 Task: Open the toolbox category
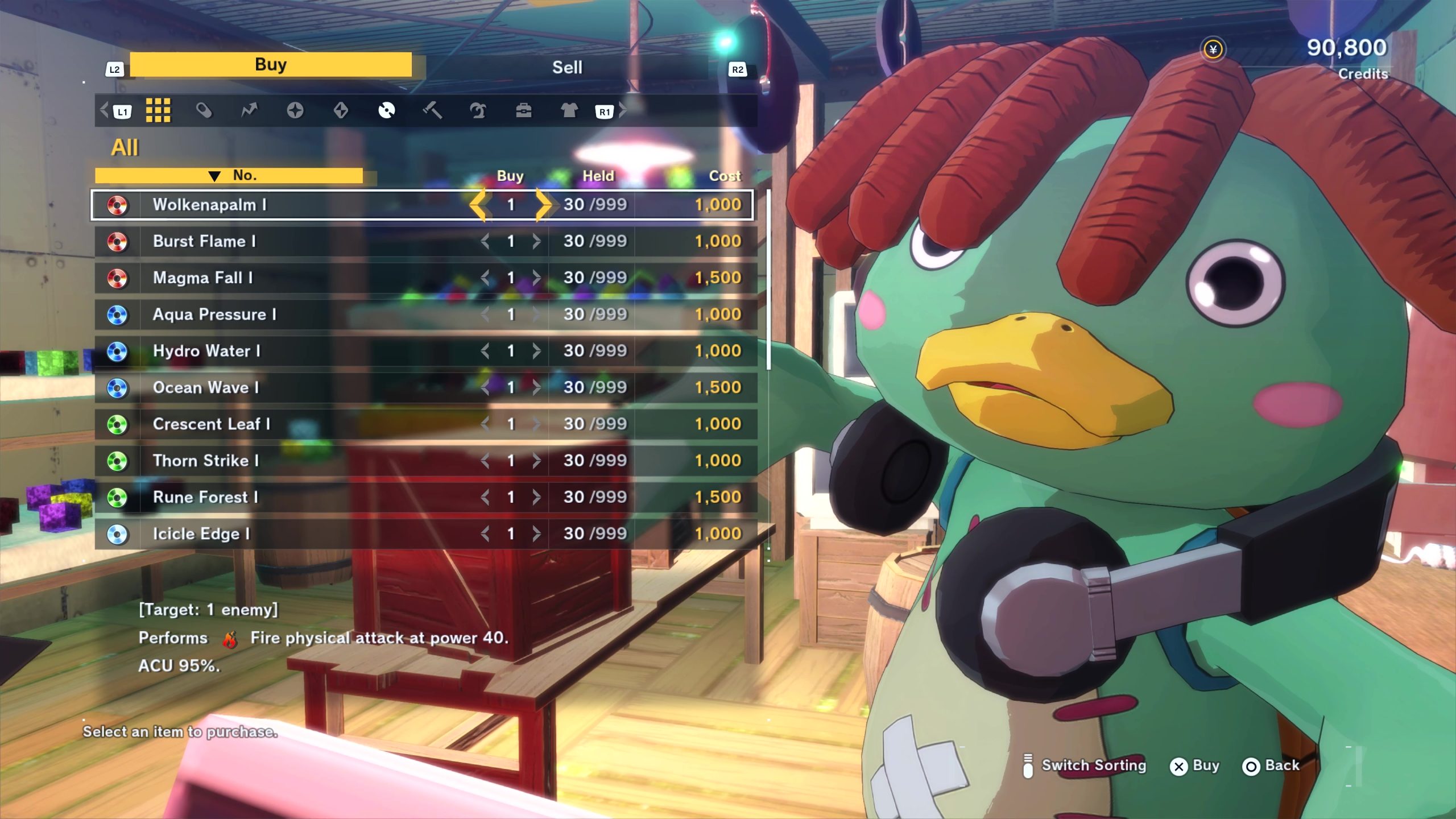(523, 110)
